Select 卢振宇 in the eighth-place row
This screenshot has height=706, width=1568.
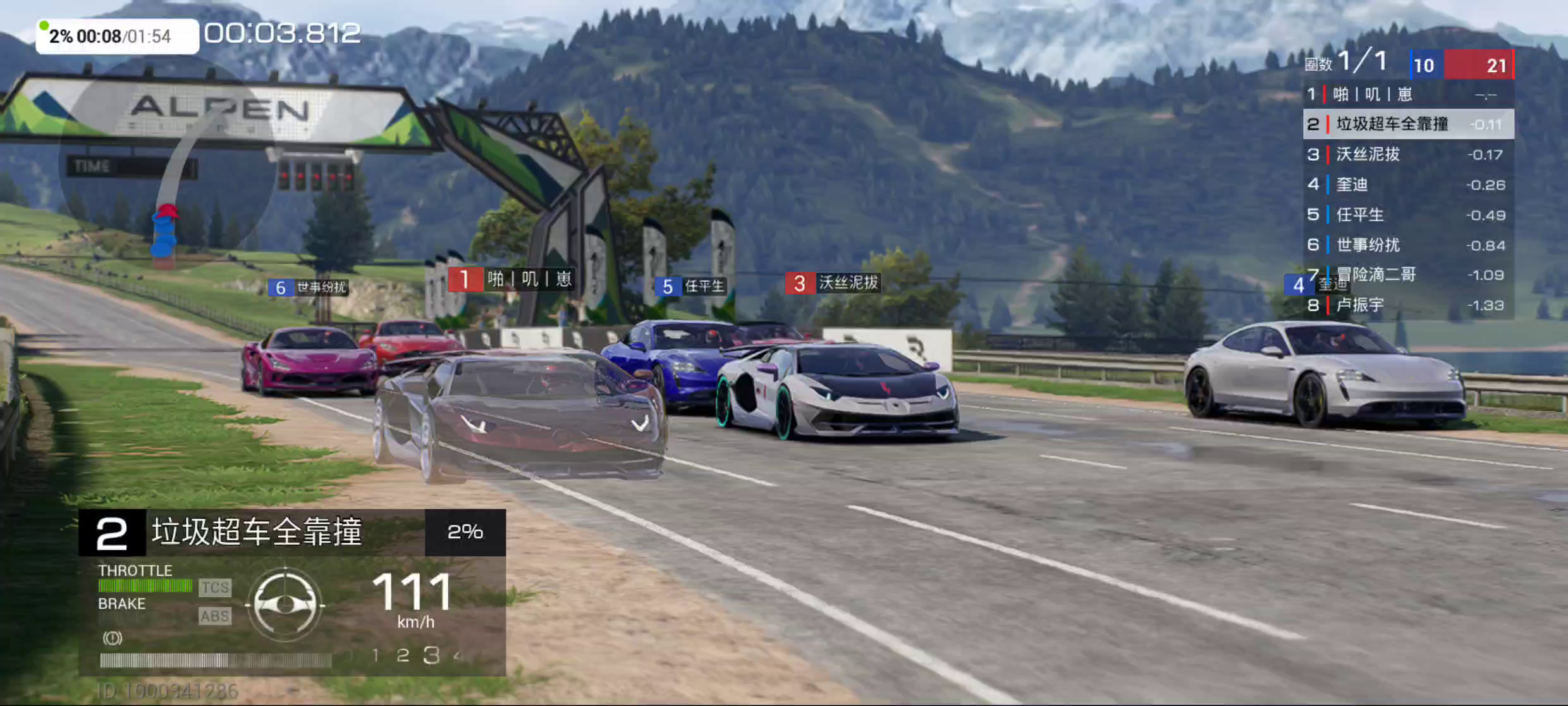[x=1408, y=305]
